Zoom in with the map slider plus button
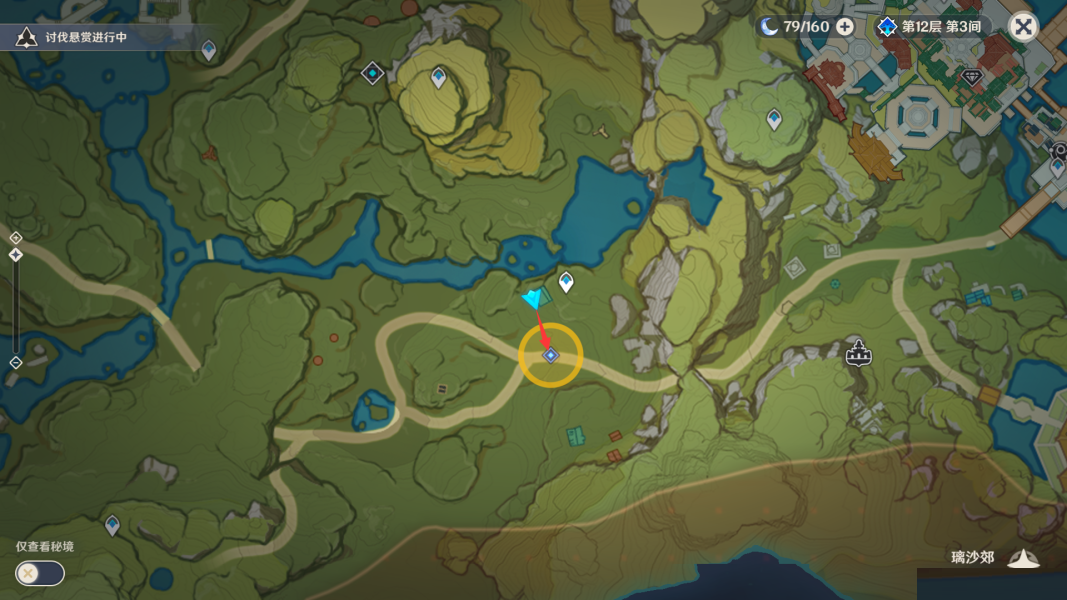 16,237
